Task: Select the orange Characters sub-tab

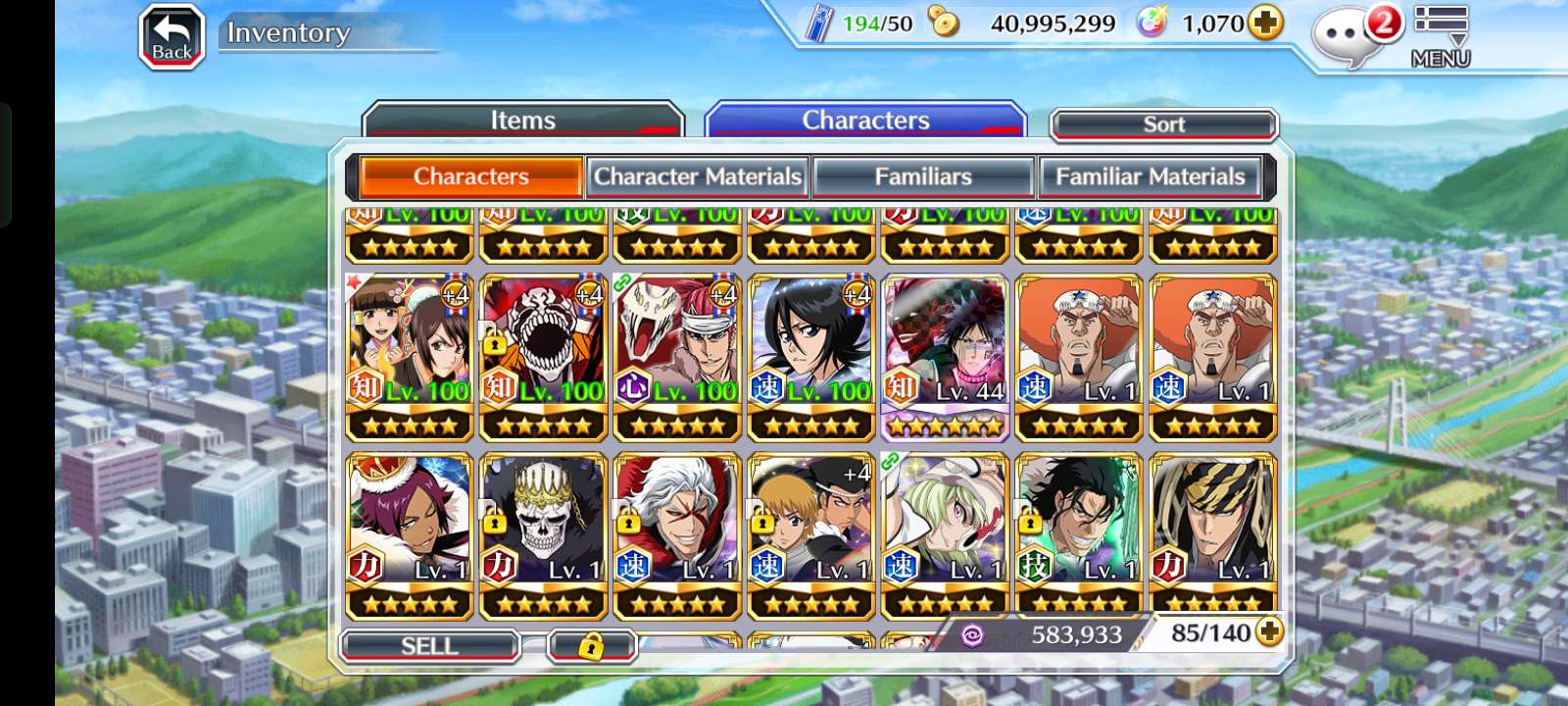Action: pos(471,176)
